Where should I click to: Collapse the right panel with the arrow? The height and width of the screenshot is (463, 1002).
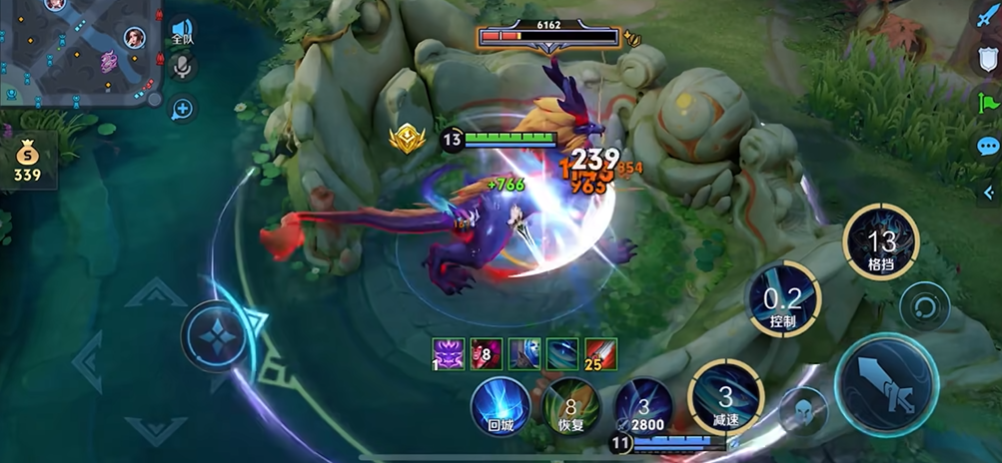(992, 194)
